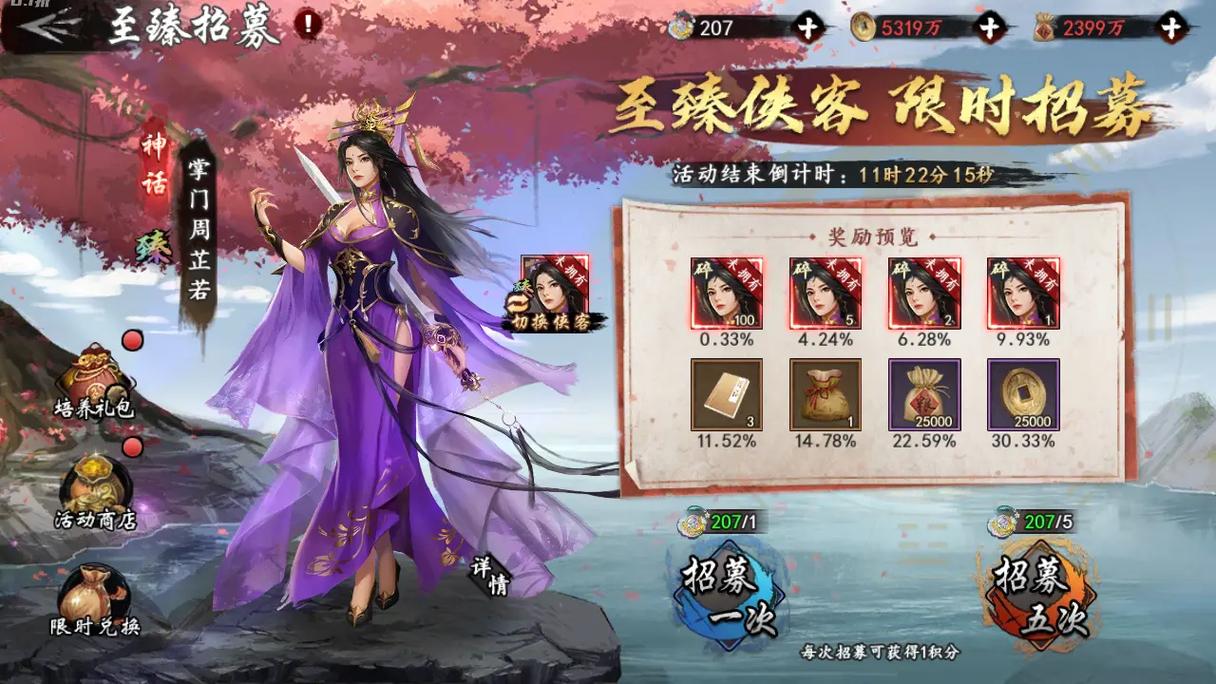This screenshot has height=684, width=1216.
Task: Add more recruit tokens with the plus button beside 207
Action: point(806,28)
